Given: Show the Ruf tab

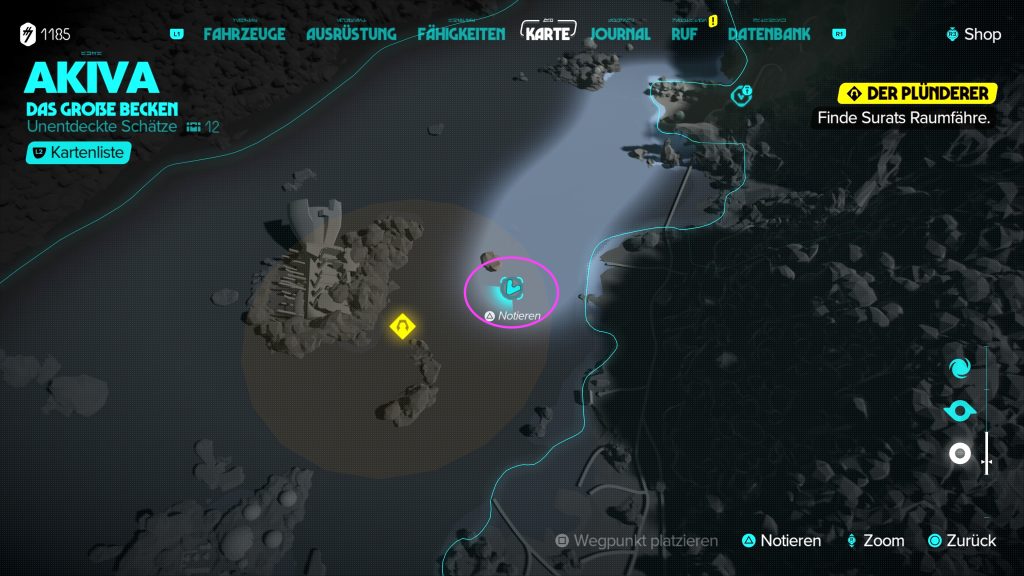Looking at the screenshot, I should pyautogui.click(x=685, y=34).
